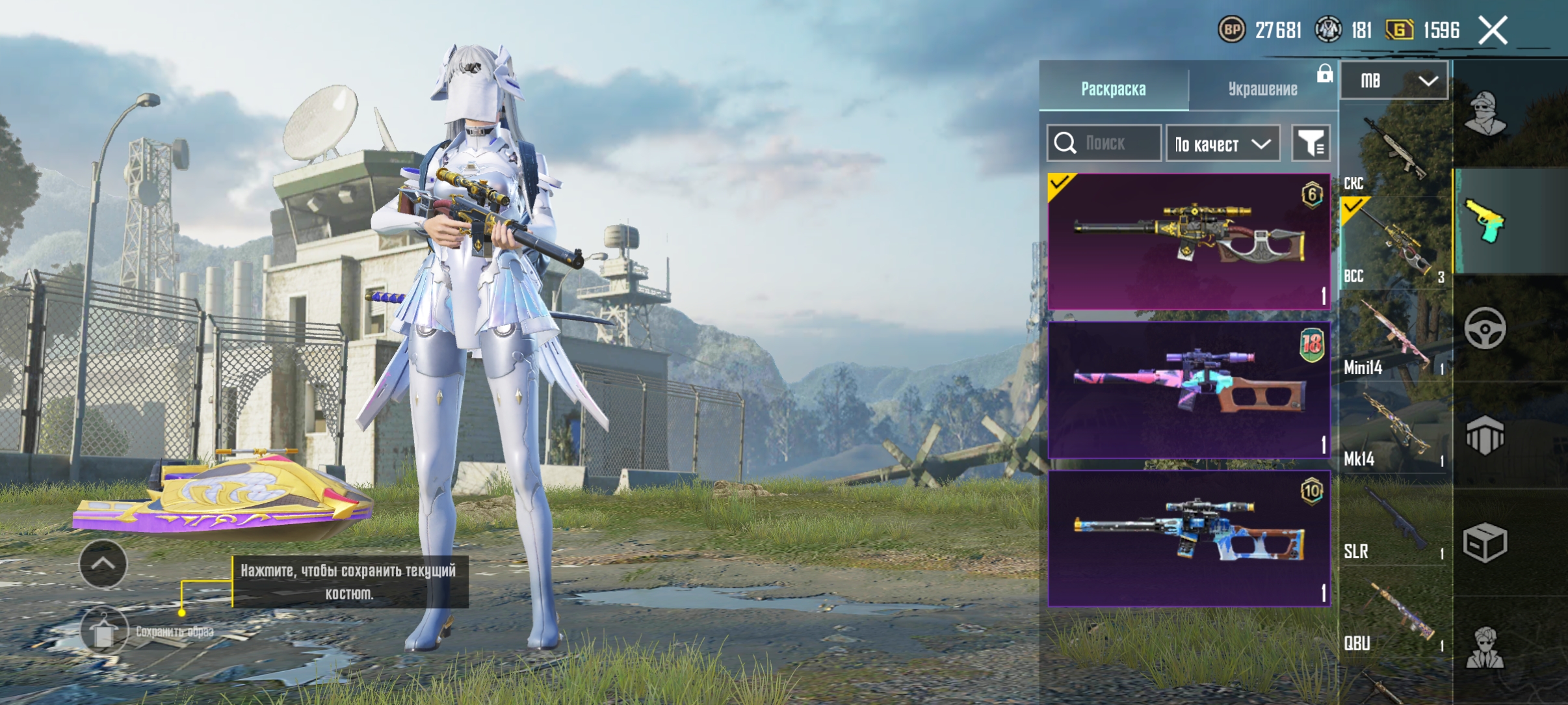This screenshot has width=1568, height=705.
Task: Select the gold ornate VSS skin
Action: (1188, 241)
